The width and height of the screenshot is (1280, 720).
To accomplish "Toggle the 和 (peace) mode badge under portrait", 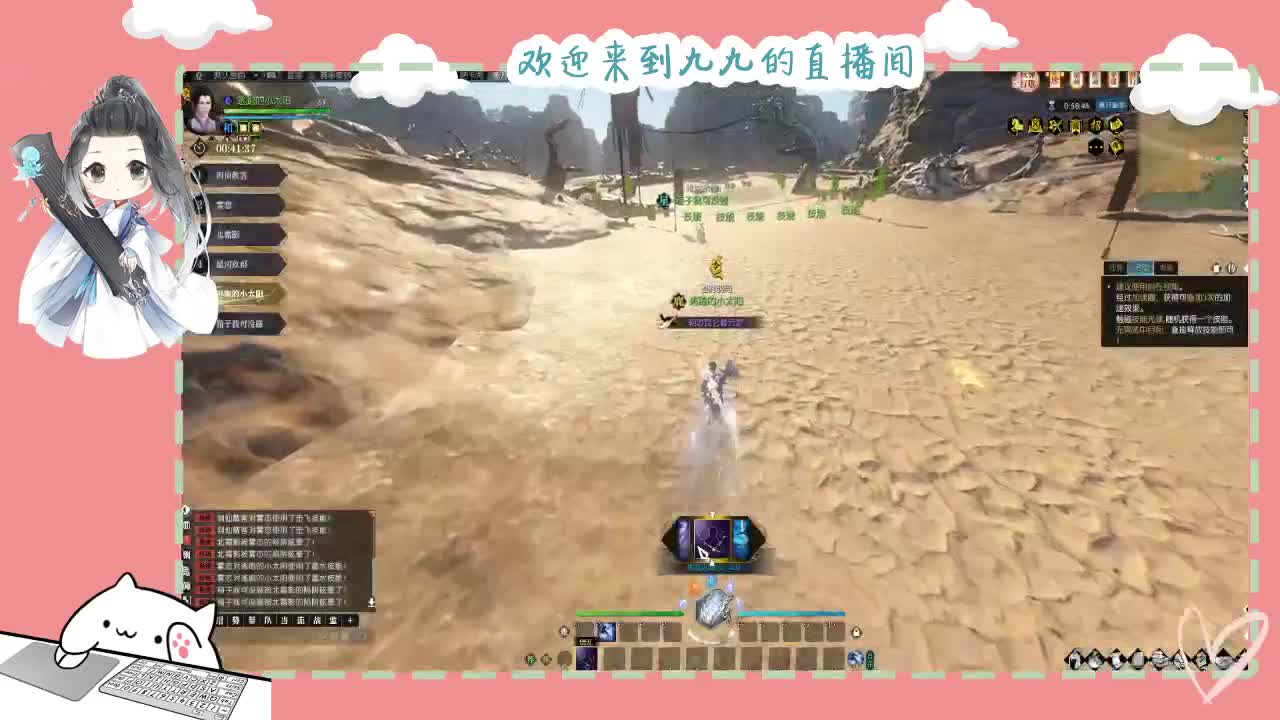I will 228,128.
